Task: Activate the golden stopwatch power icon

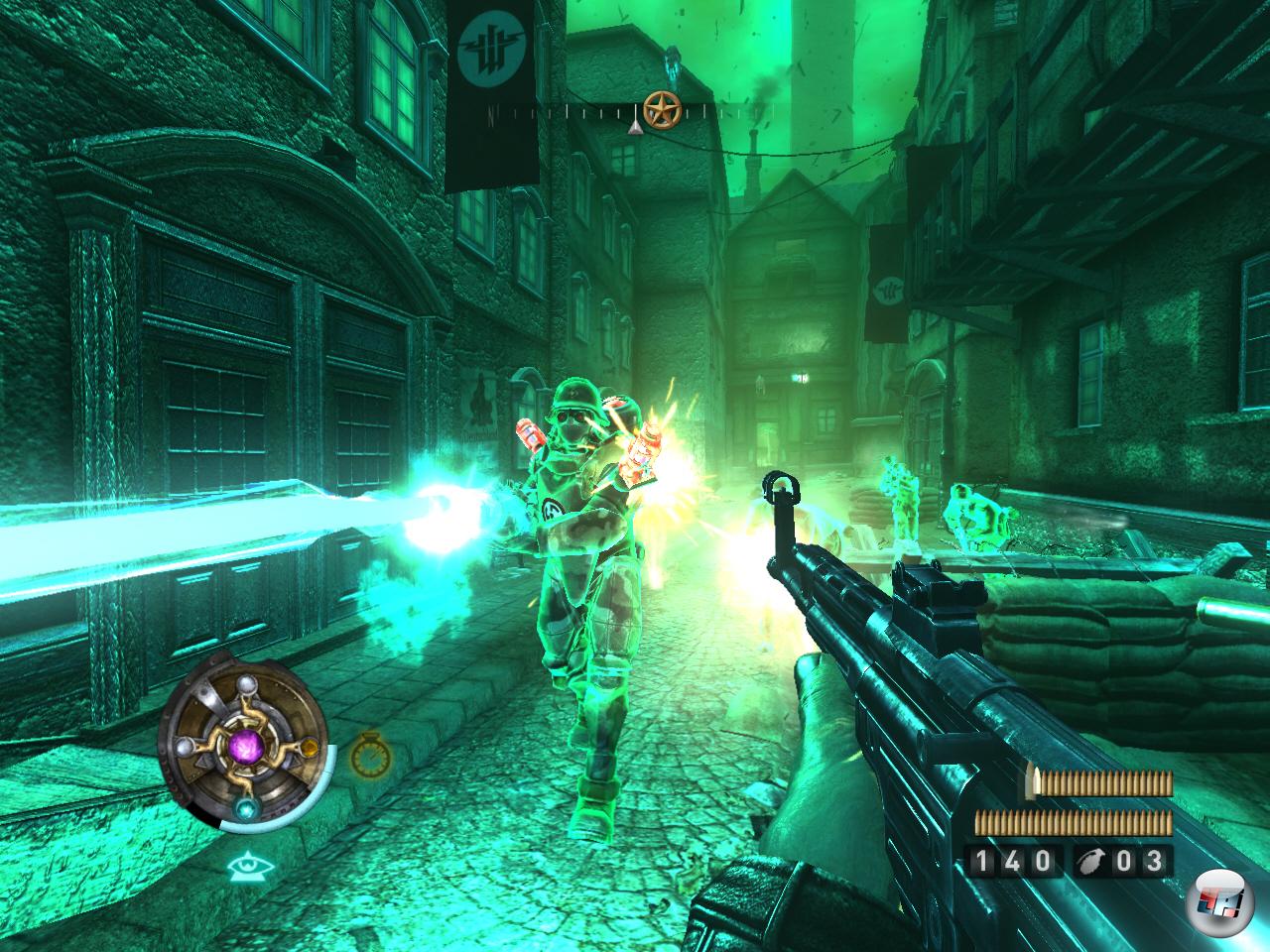Action: 368,757
